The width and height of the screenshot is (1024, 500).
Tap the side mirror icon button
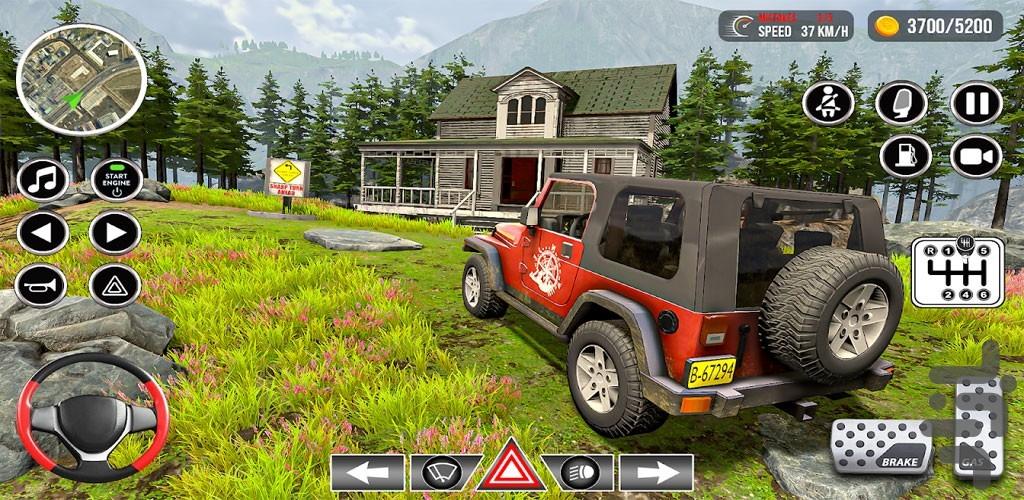[901, 103]
